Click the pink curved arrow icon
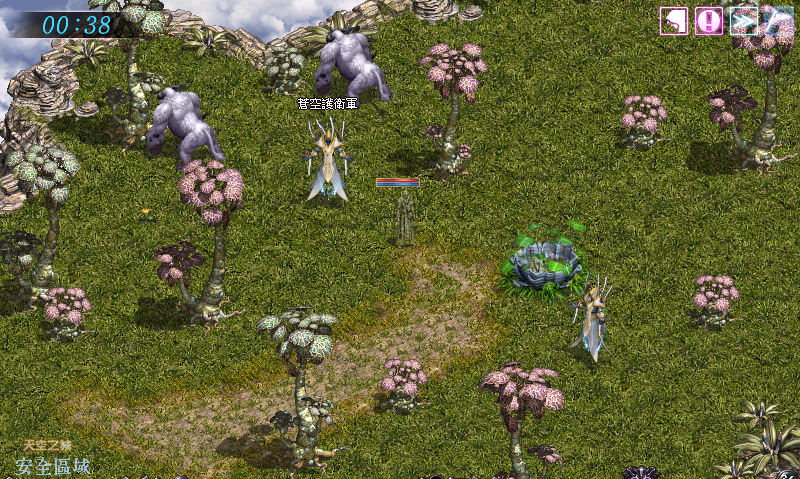The height and width of the screenshot is (479, 800). [674, 20]
